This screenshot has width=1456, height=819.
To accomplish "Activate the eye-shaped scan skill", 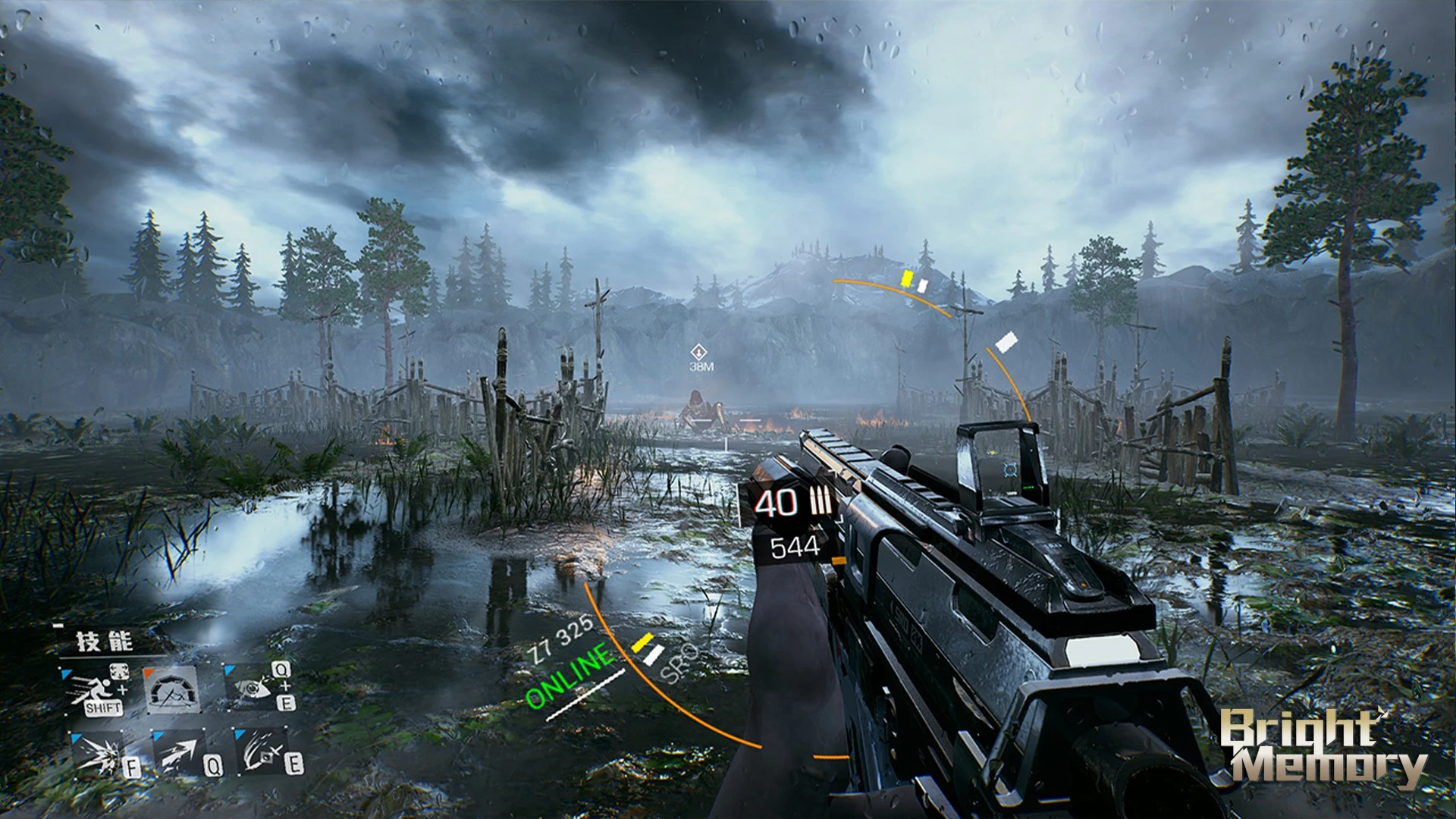I will tap(253, 686).
